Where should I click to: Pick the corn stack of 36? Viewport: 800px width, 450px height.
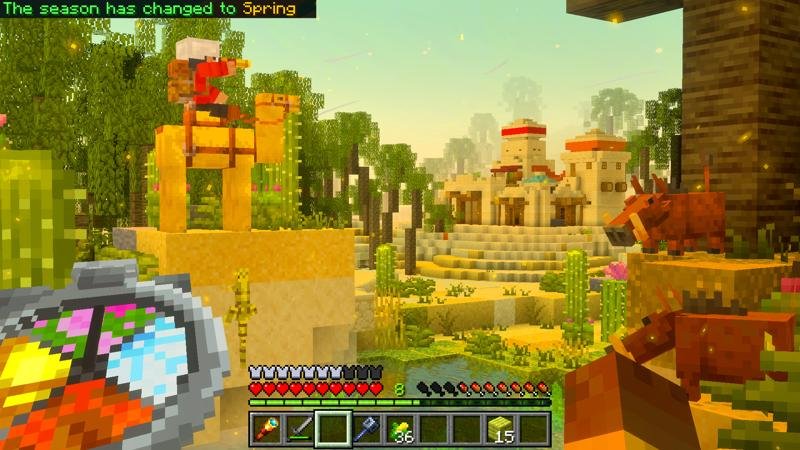point(400,429)
